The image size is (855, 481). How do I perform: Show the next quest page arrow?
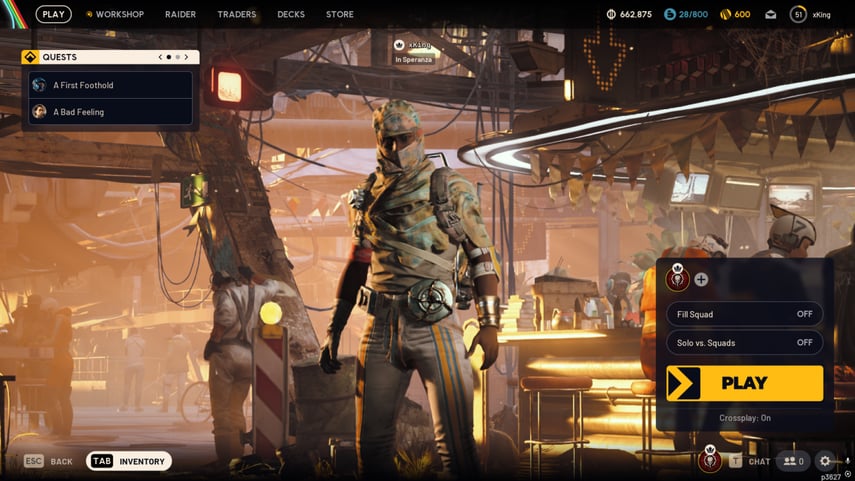point(186,57)
